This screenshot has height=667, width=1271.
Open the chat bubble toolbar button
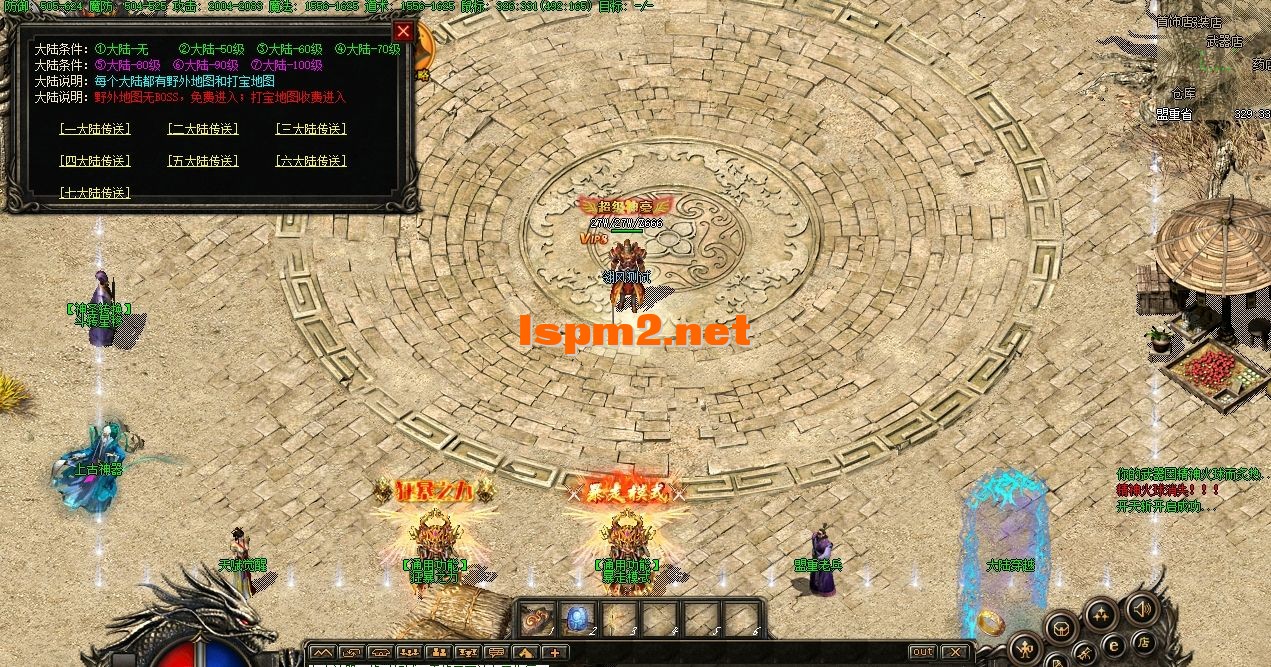(x=495, y=653)
